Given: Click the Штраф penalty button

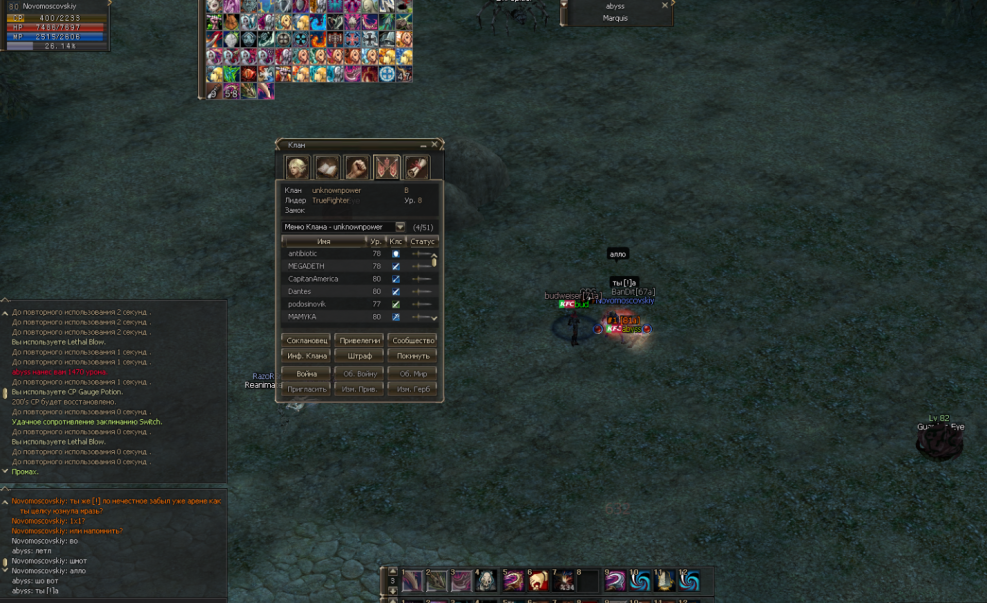Looking at the screenshot, I should [x=359, y=356].
